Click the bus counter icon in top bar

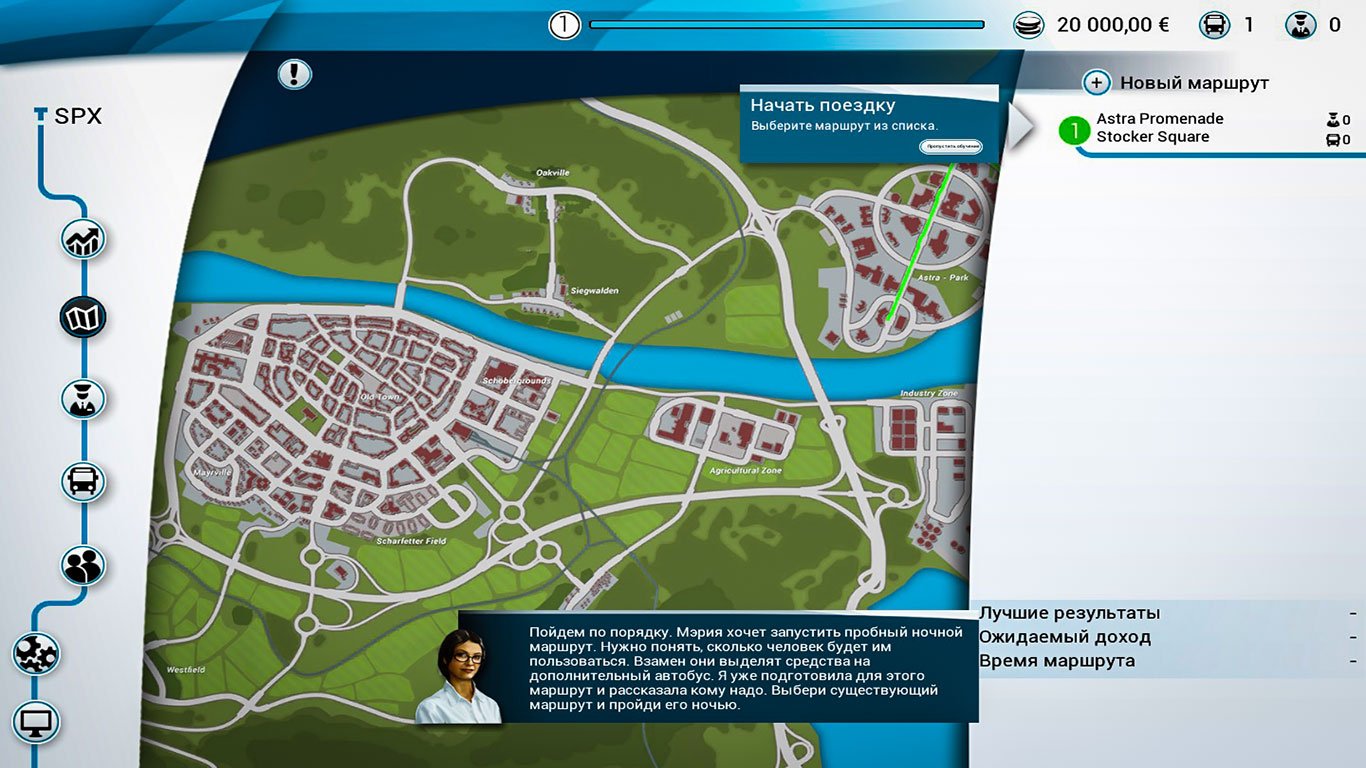tap(1215, 23)
